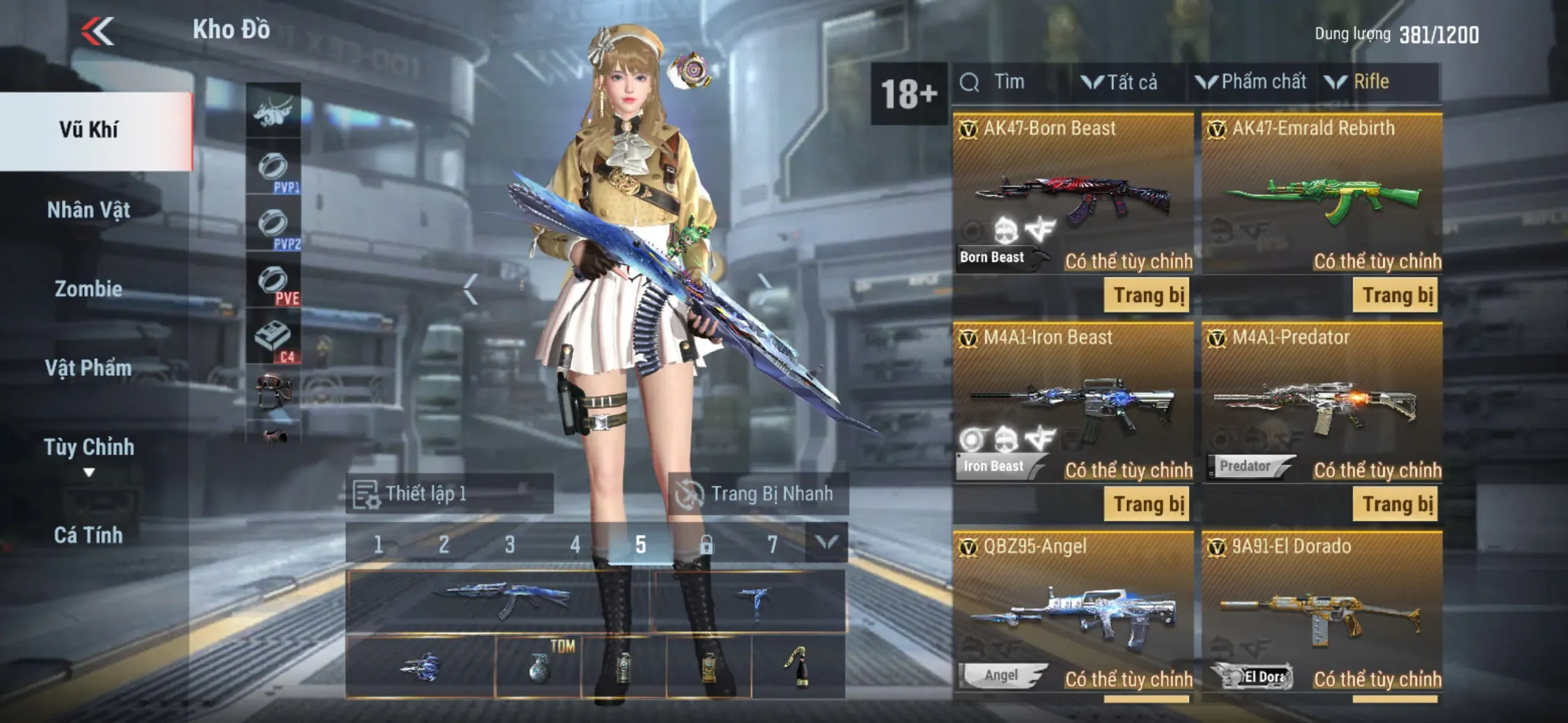Select the Vật Phẩm tab

coord(89,368)
